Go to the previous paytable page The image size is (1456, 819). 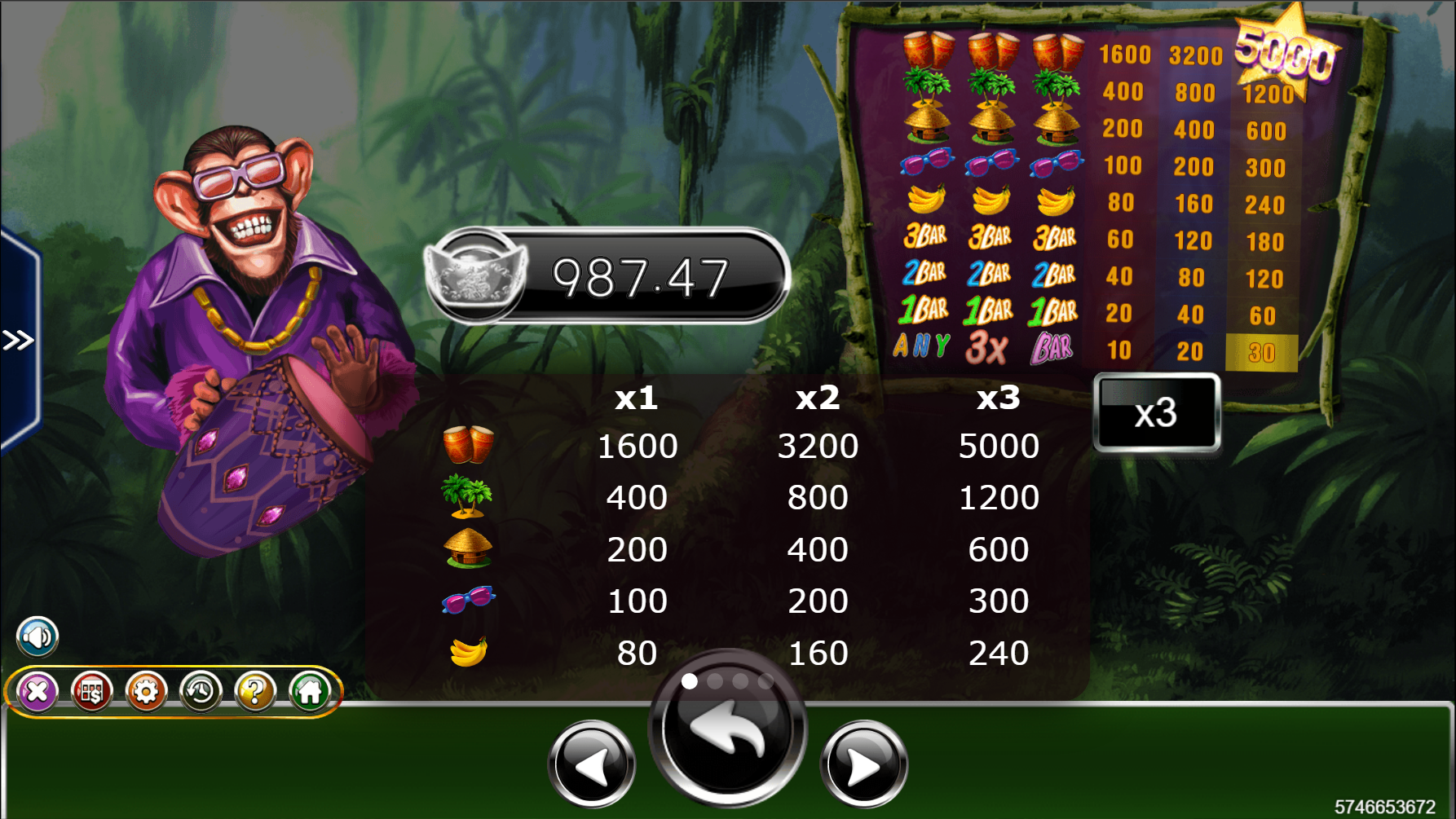592,764
